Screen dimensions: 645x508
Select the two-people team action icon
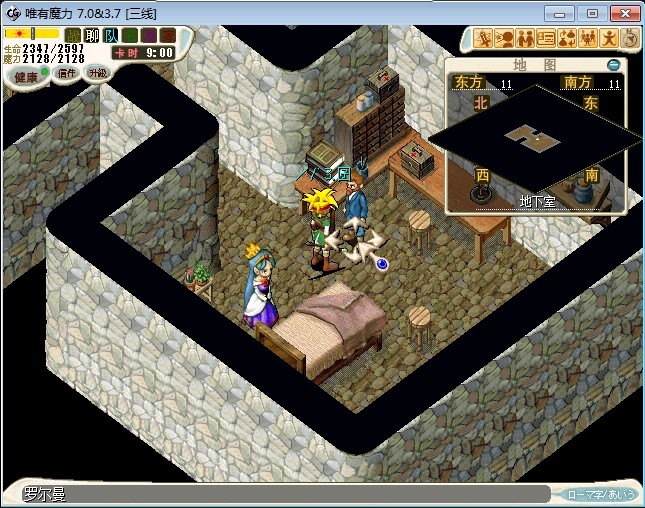coord(525,39)
